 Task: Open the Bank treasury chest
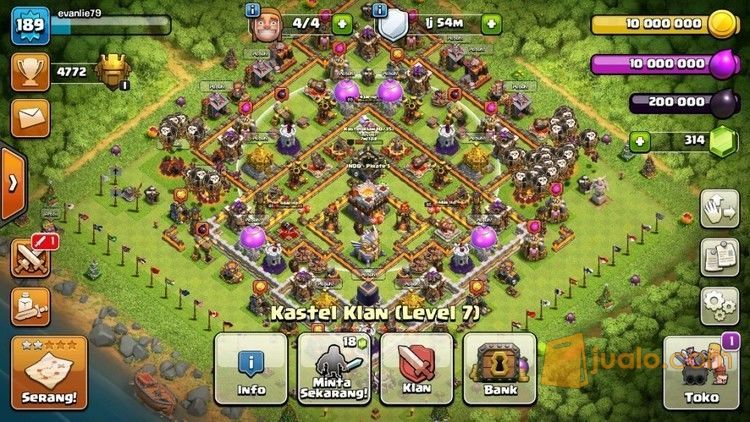[x=499, y=367]
